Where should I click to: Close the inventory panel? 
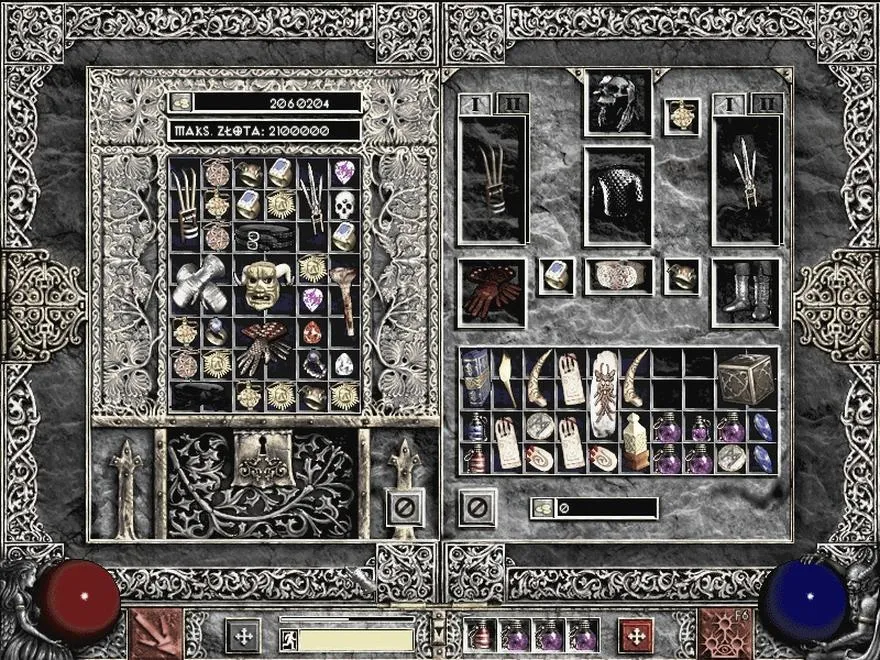tap(477, 506)
